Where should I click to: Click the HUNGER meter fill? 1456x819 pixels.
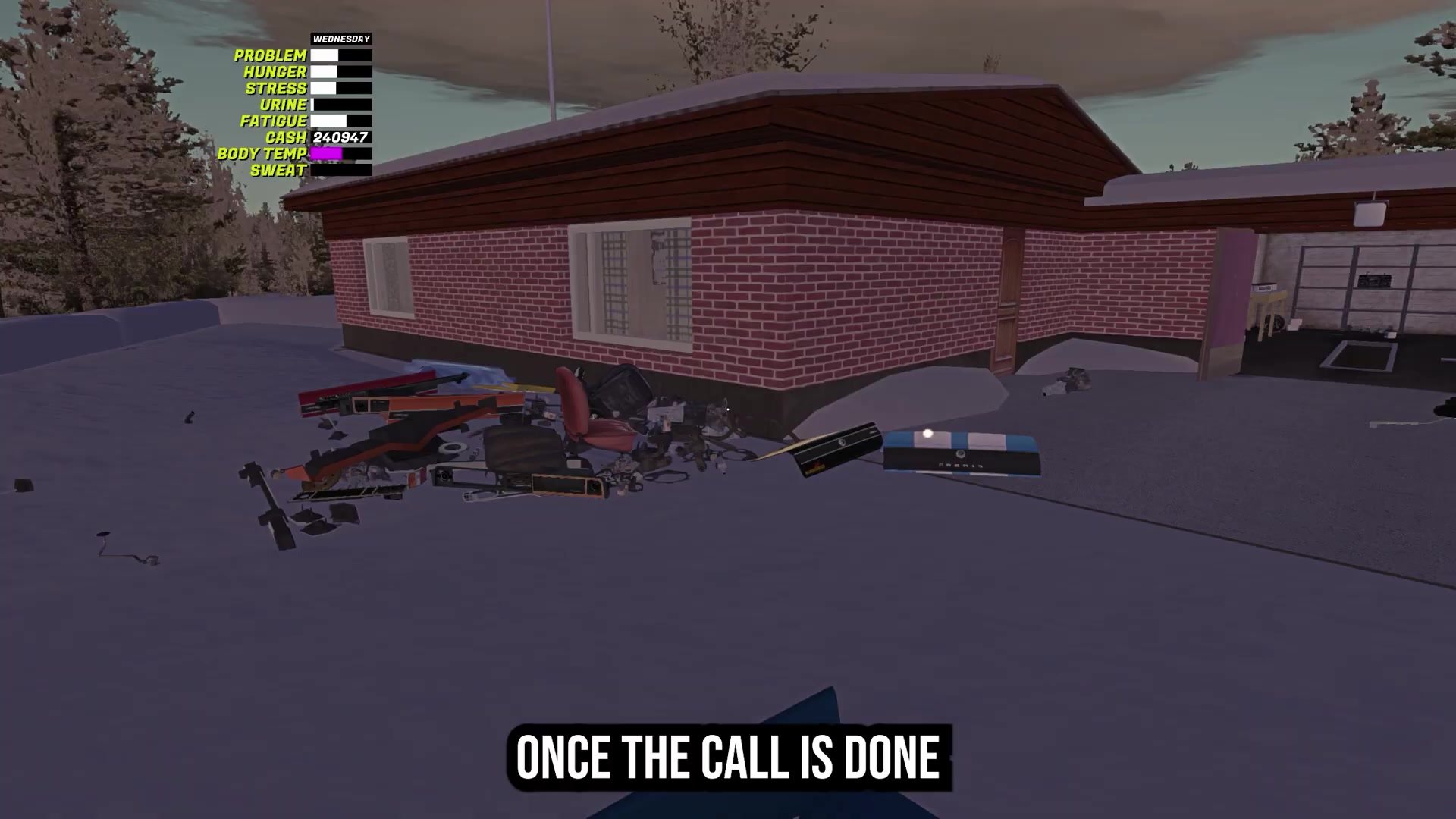tap(325, 72)
